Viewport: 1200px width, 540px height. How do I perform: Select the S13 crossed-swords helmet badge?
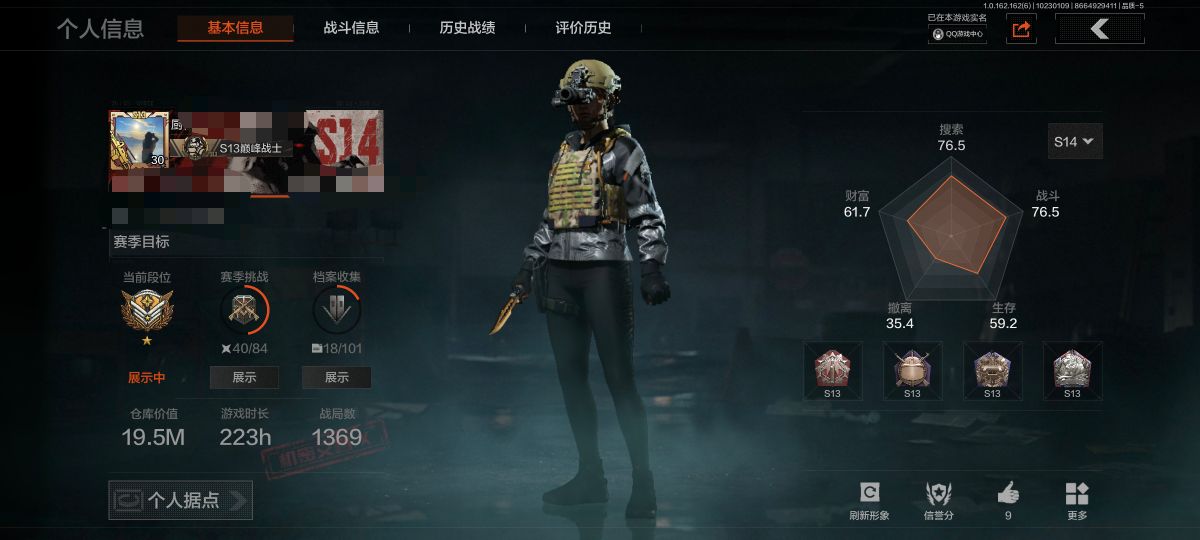point(912,366)
